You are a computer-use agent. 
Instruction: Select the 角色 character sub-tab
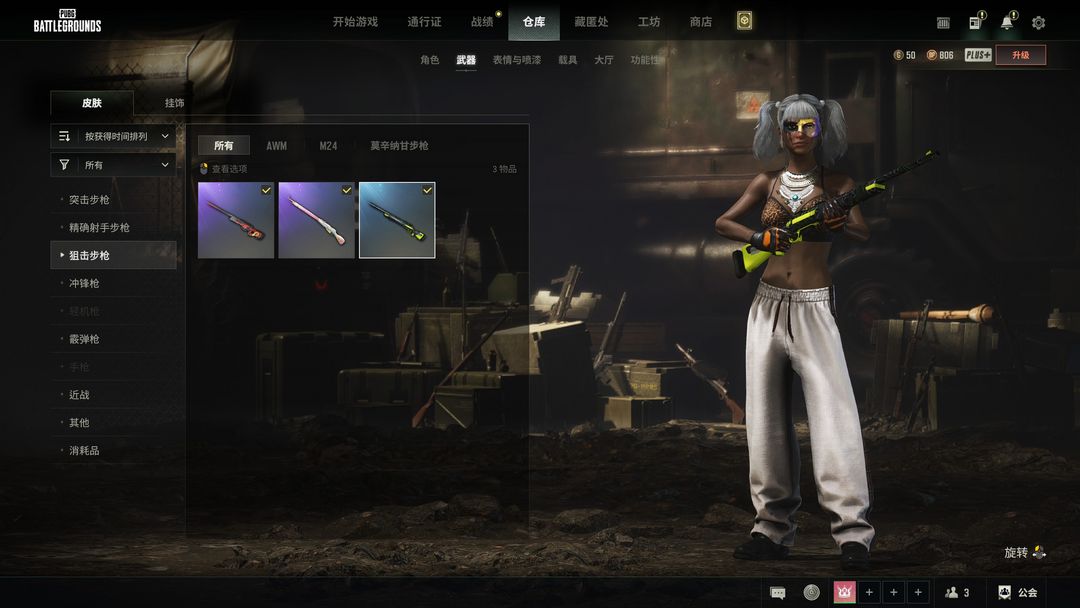tap(429, 60)
